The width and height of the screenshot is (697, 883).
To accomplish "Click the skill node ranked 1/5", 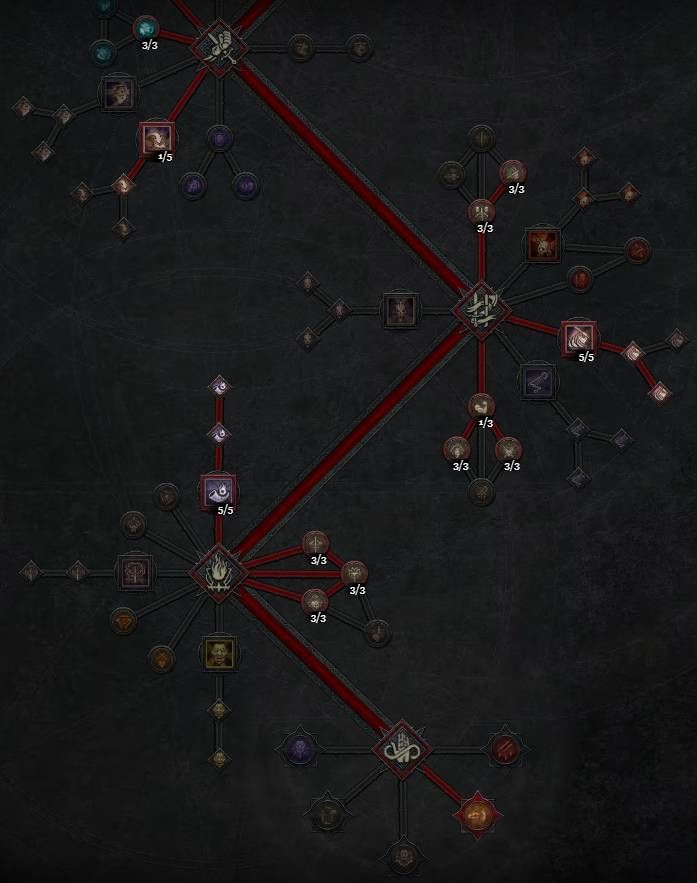I will (156, 137).
